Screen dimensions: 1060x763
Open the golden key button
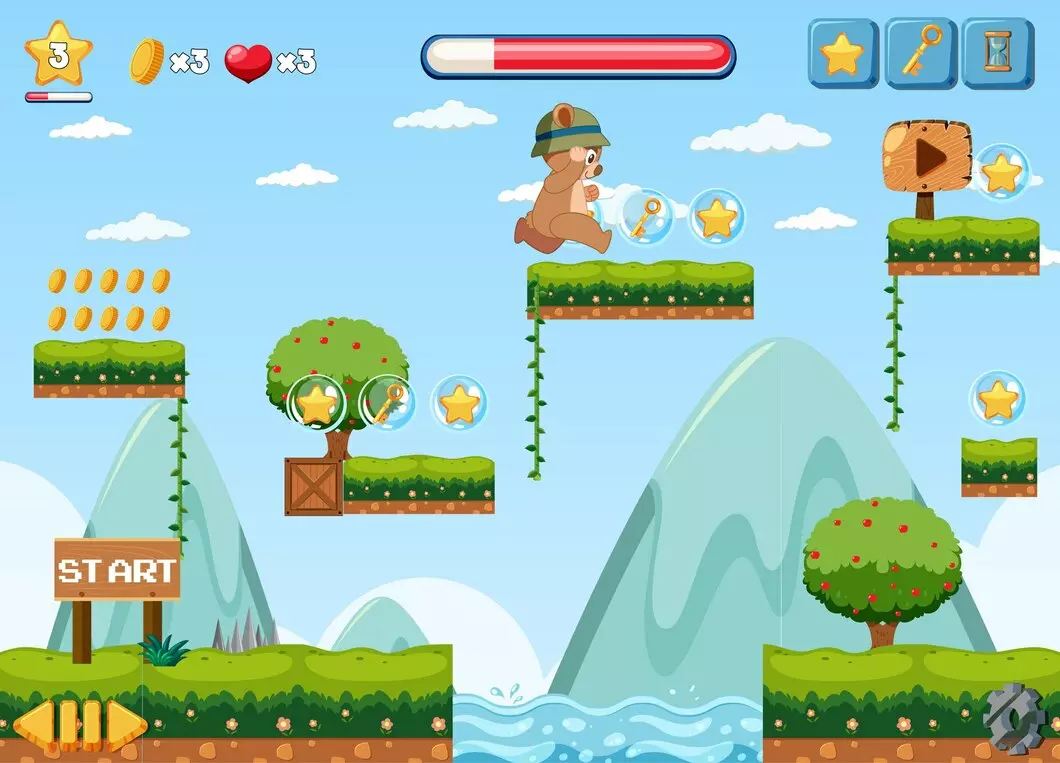tap(920, 52)
